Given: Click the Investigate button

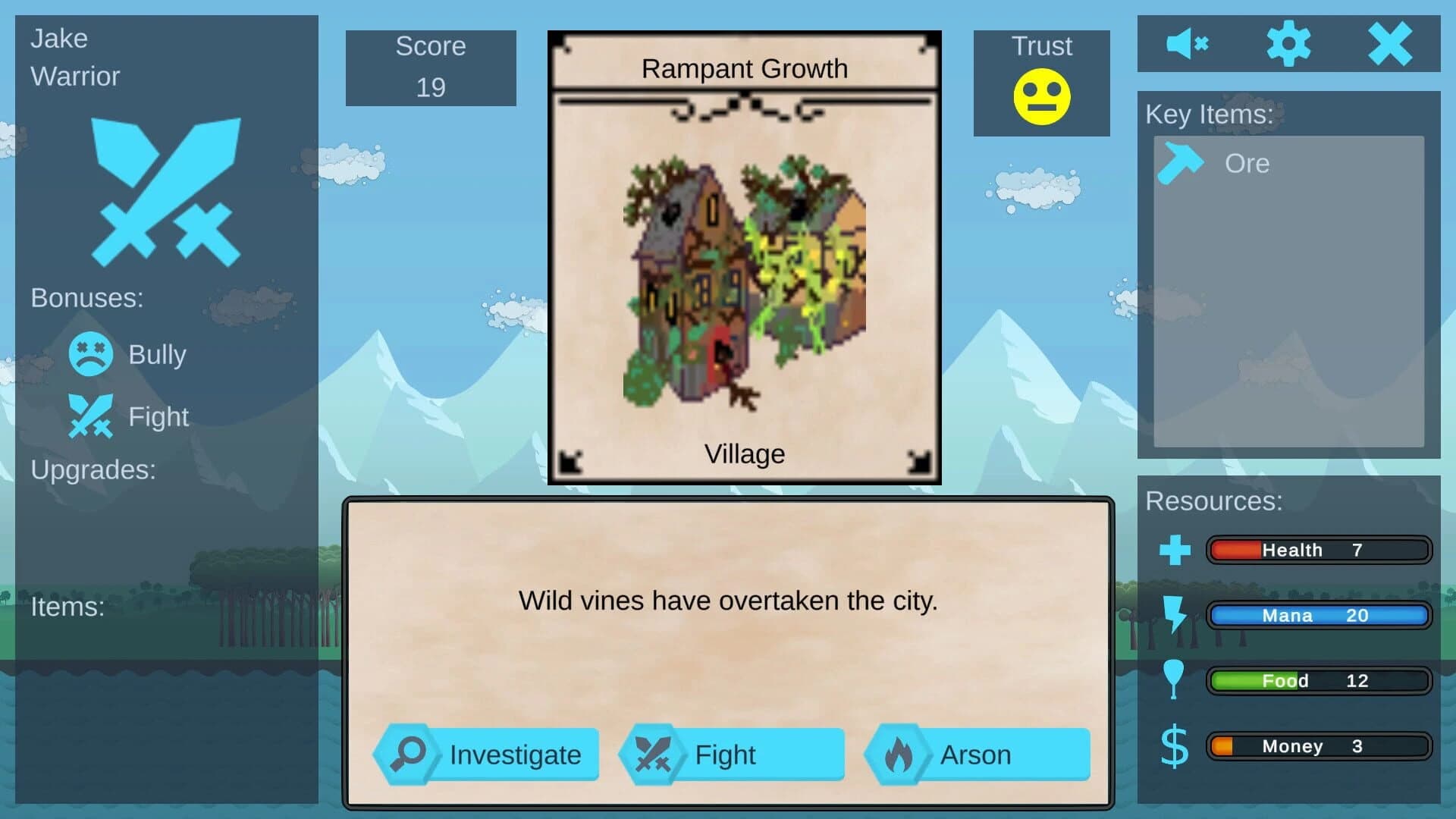Looking at the screenshot, I should pyautogui.click(x=489, y=753).
